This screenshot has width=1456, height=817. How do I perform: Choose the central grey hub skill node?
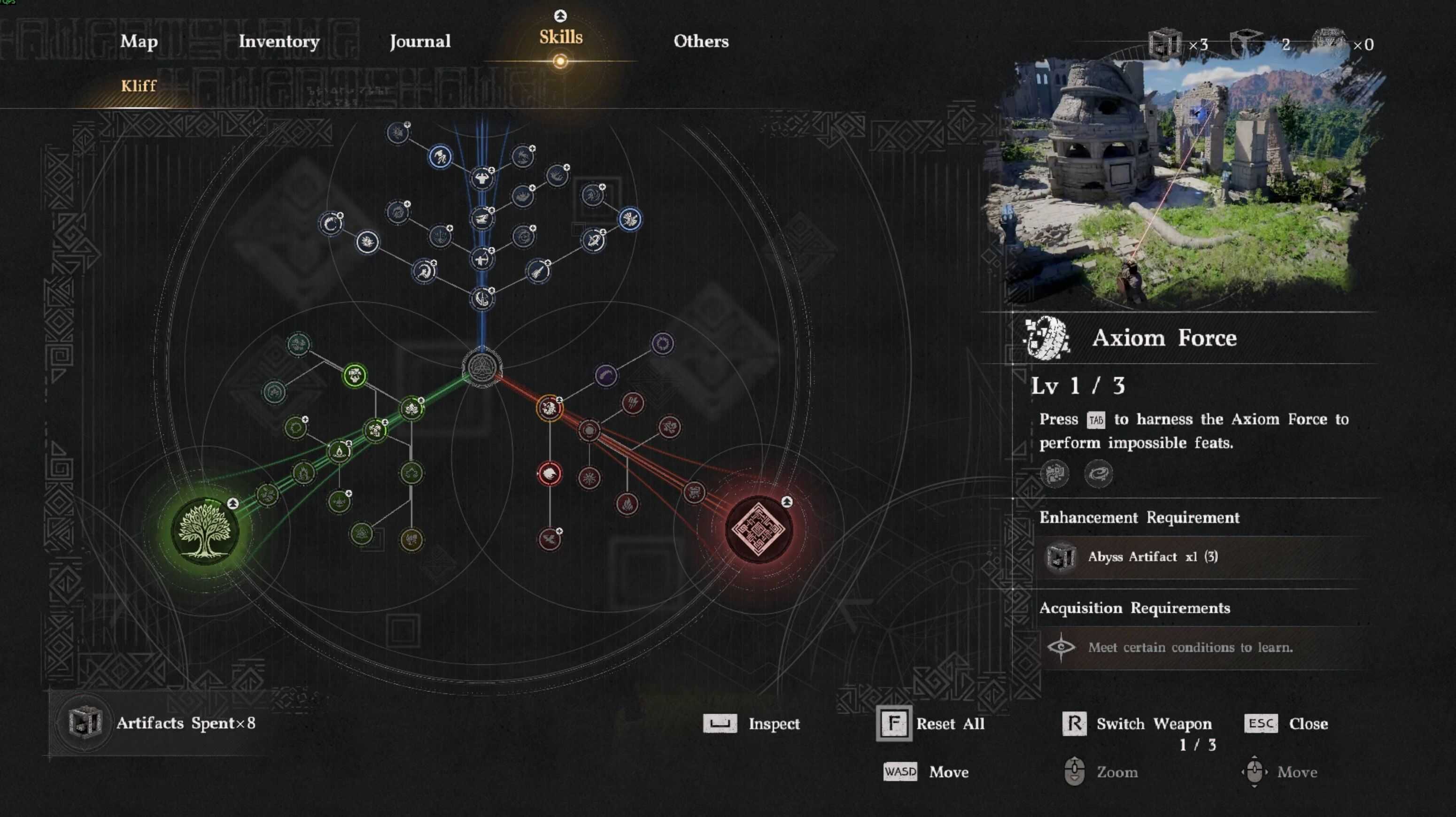click(481, 367)
